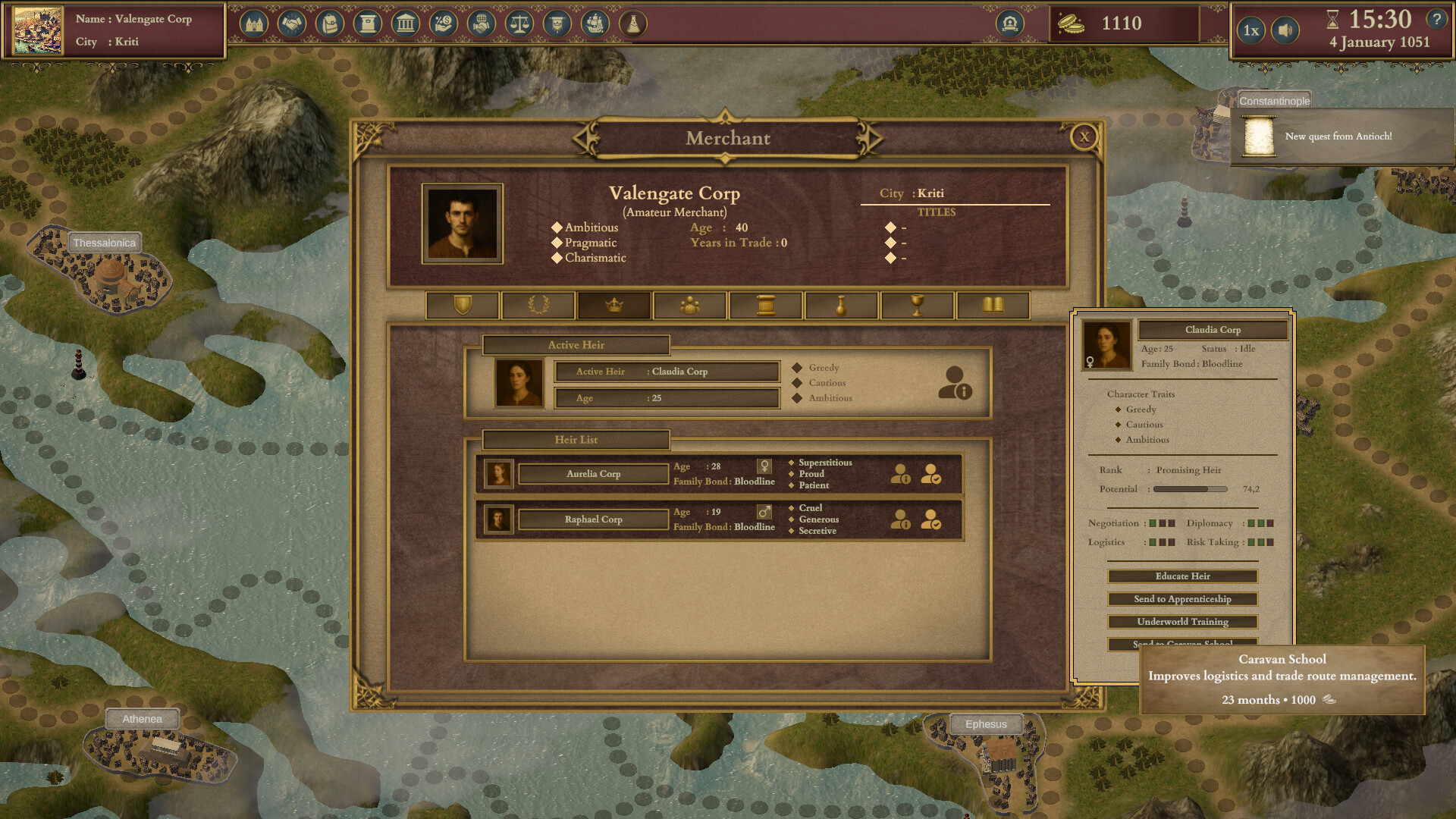Open the goblet tab

[918, 306]
